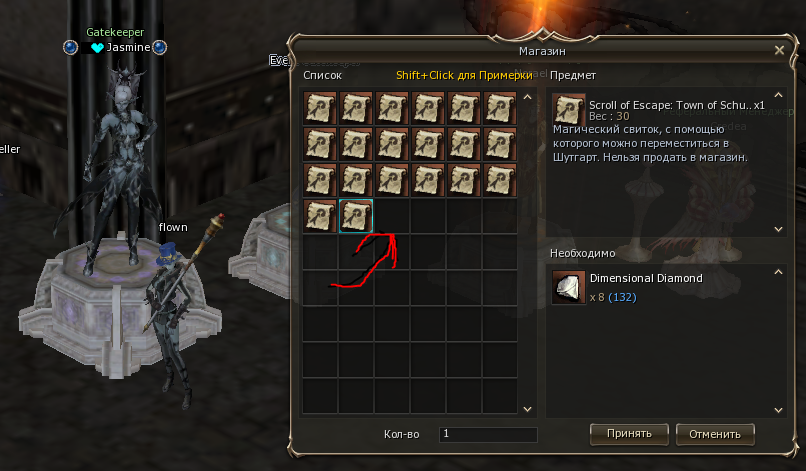Screen dimensions: 806x471
Task: Click the Кол-во quantity field
Action: click(488, 435)
